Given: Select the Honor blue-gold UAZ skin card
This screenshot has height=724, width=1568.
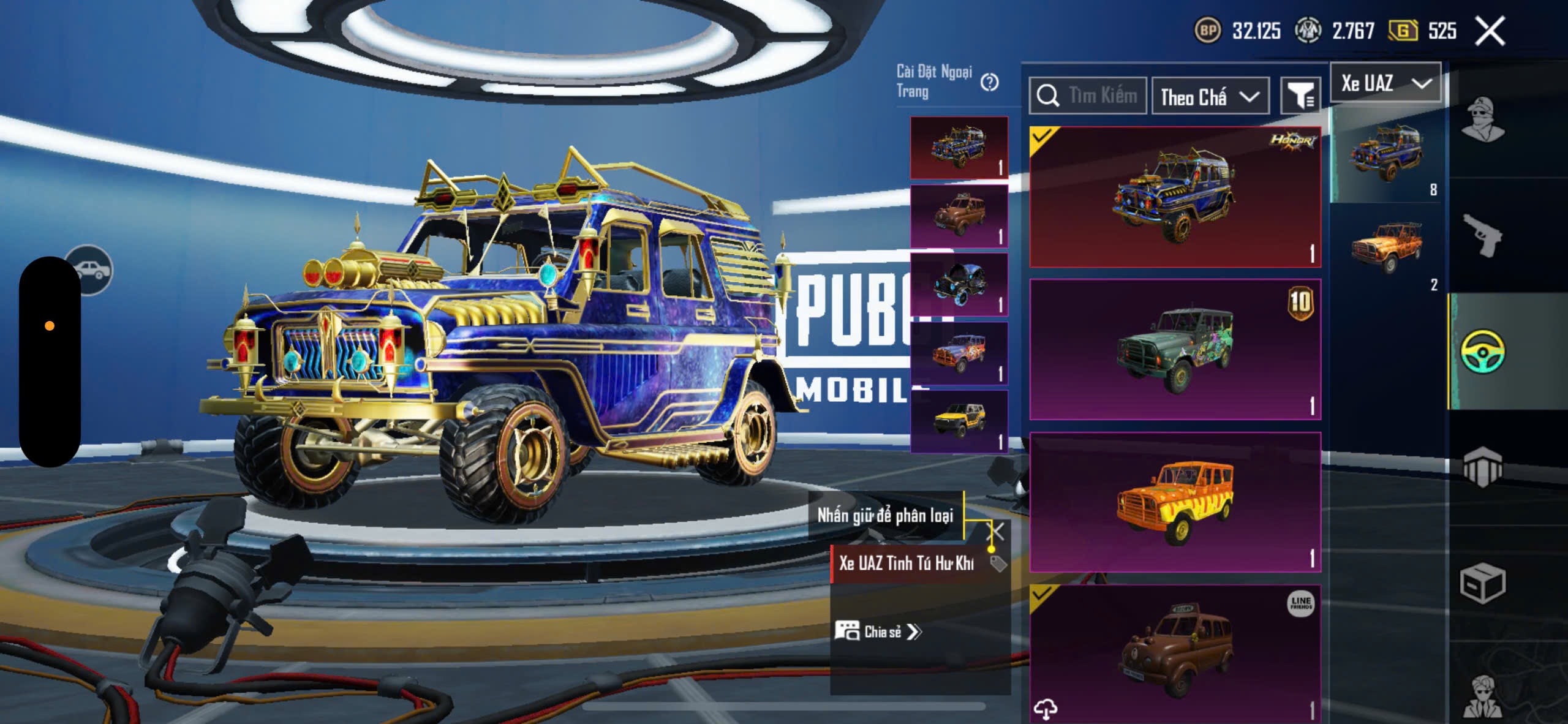Looking at the screenshot, I should [1175, 197].
